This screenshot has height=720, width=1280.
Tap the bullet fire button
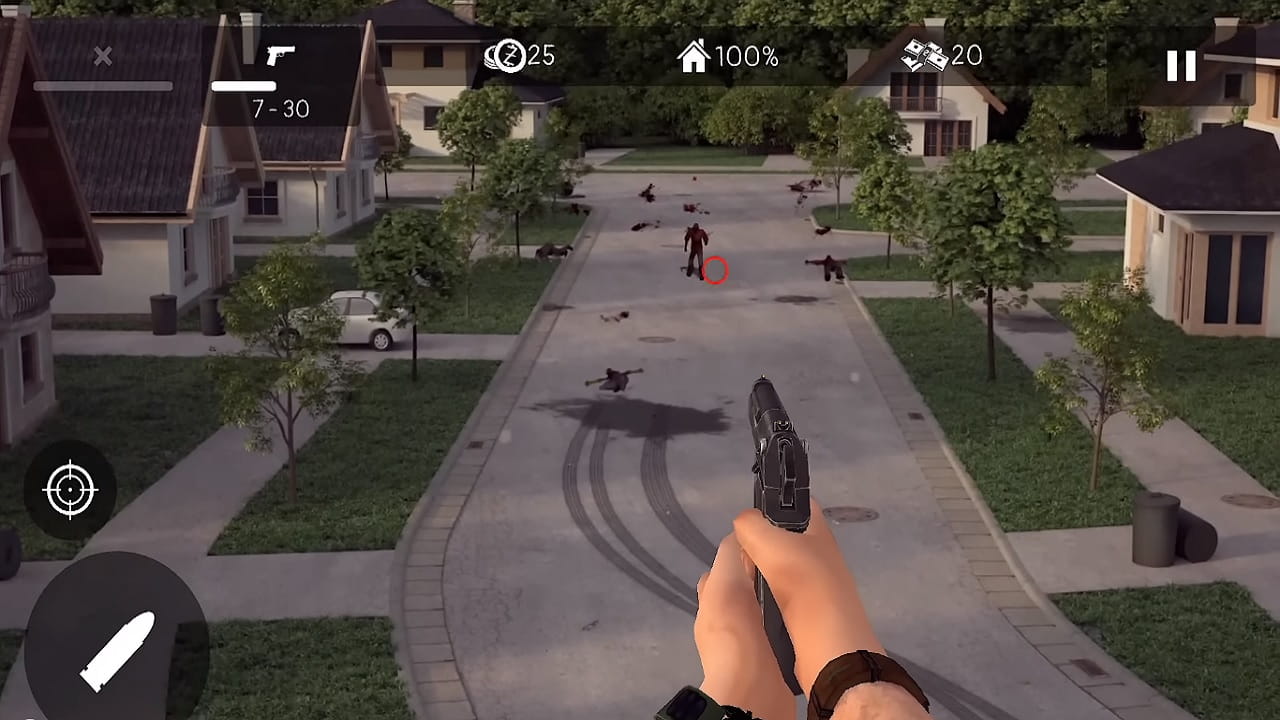116,649
